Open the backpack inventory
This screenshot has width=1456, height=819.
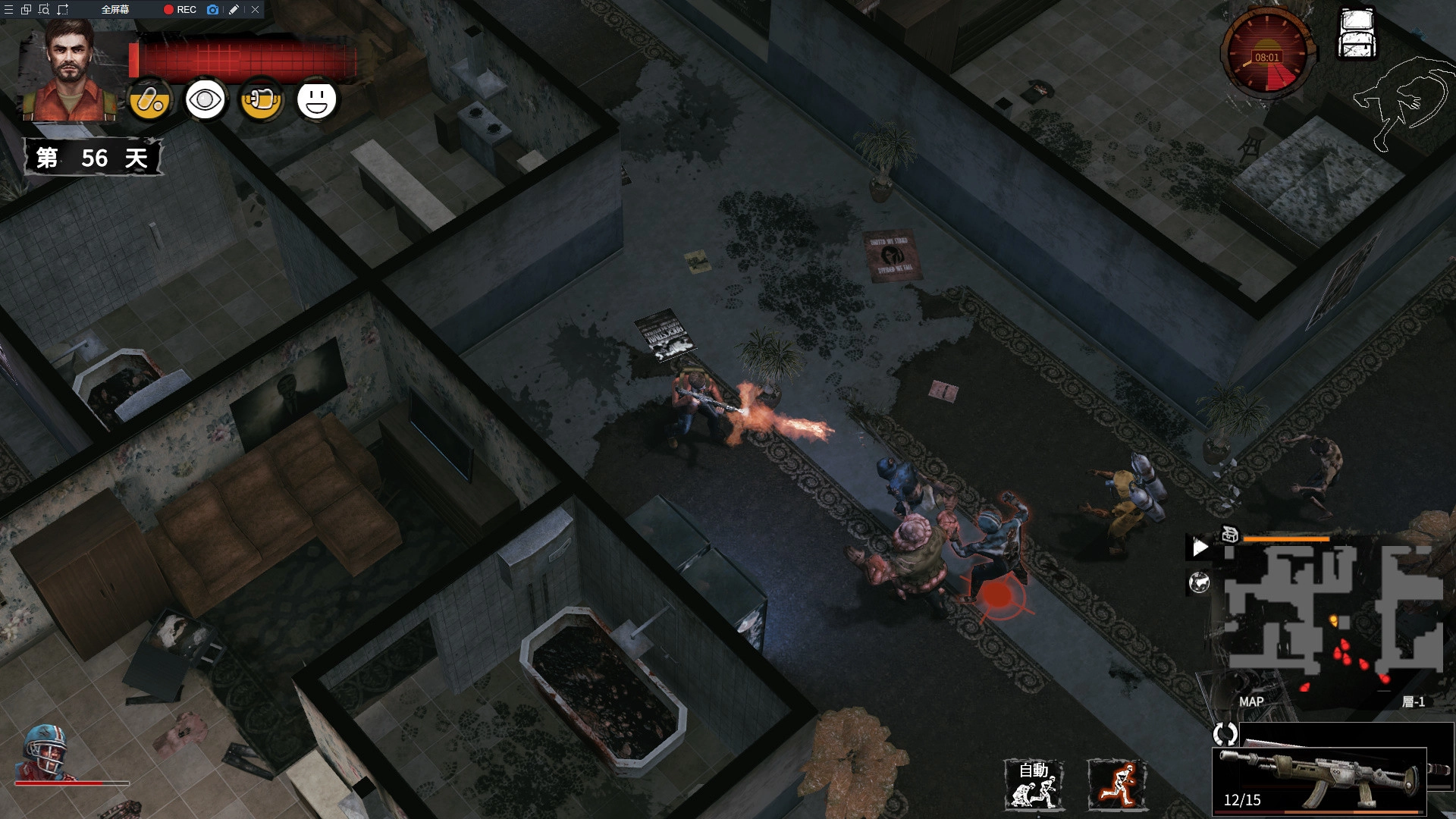[1357, 34]
